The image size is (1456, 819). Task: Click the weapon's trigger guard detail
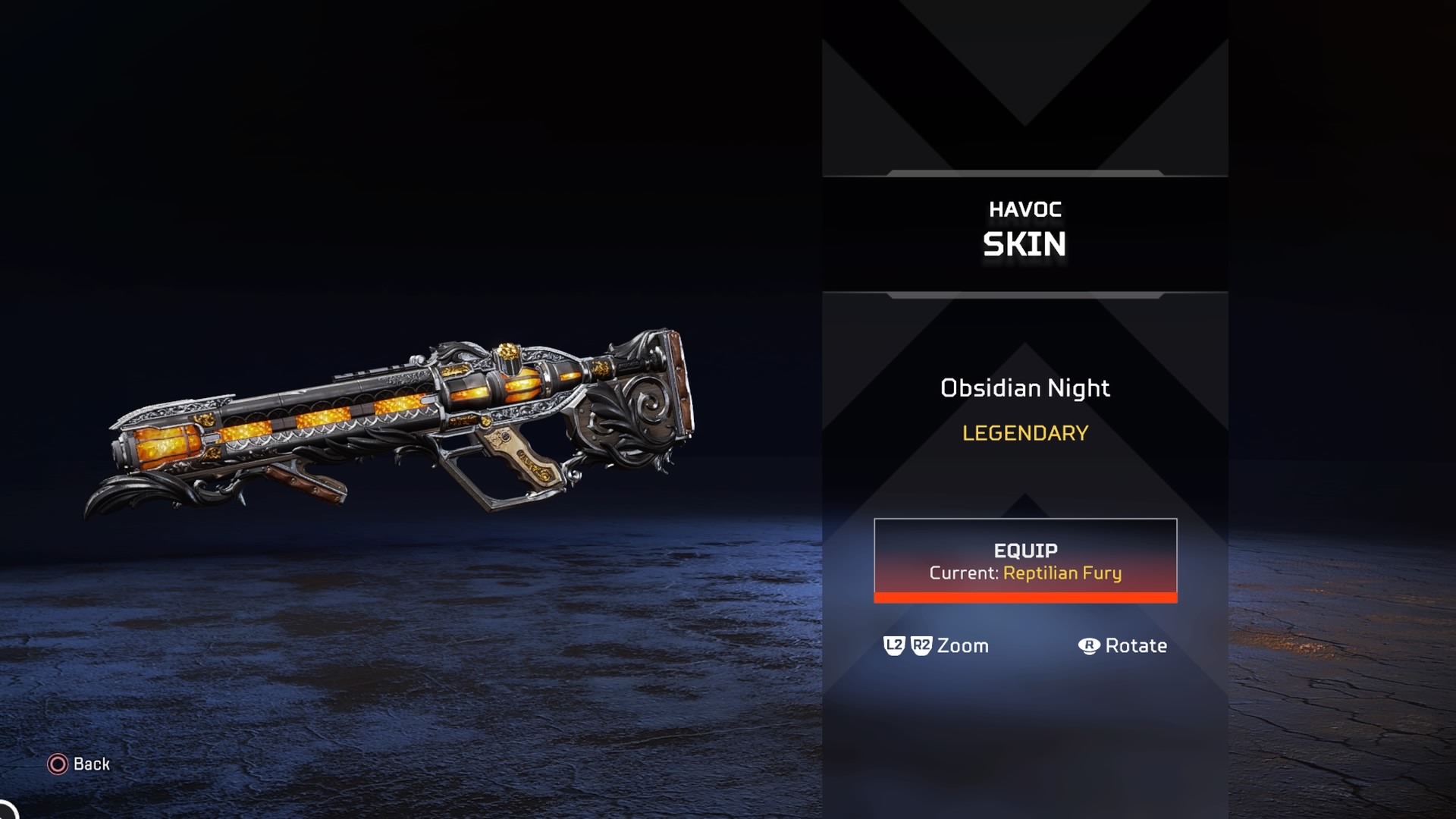[485, 474]
